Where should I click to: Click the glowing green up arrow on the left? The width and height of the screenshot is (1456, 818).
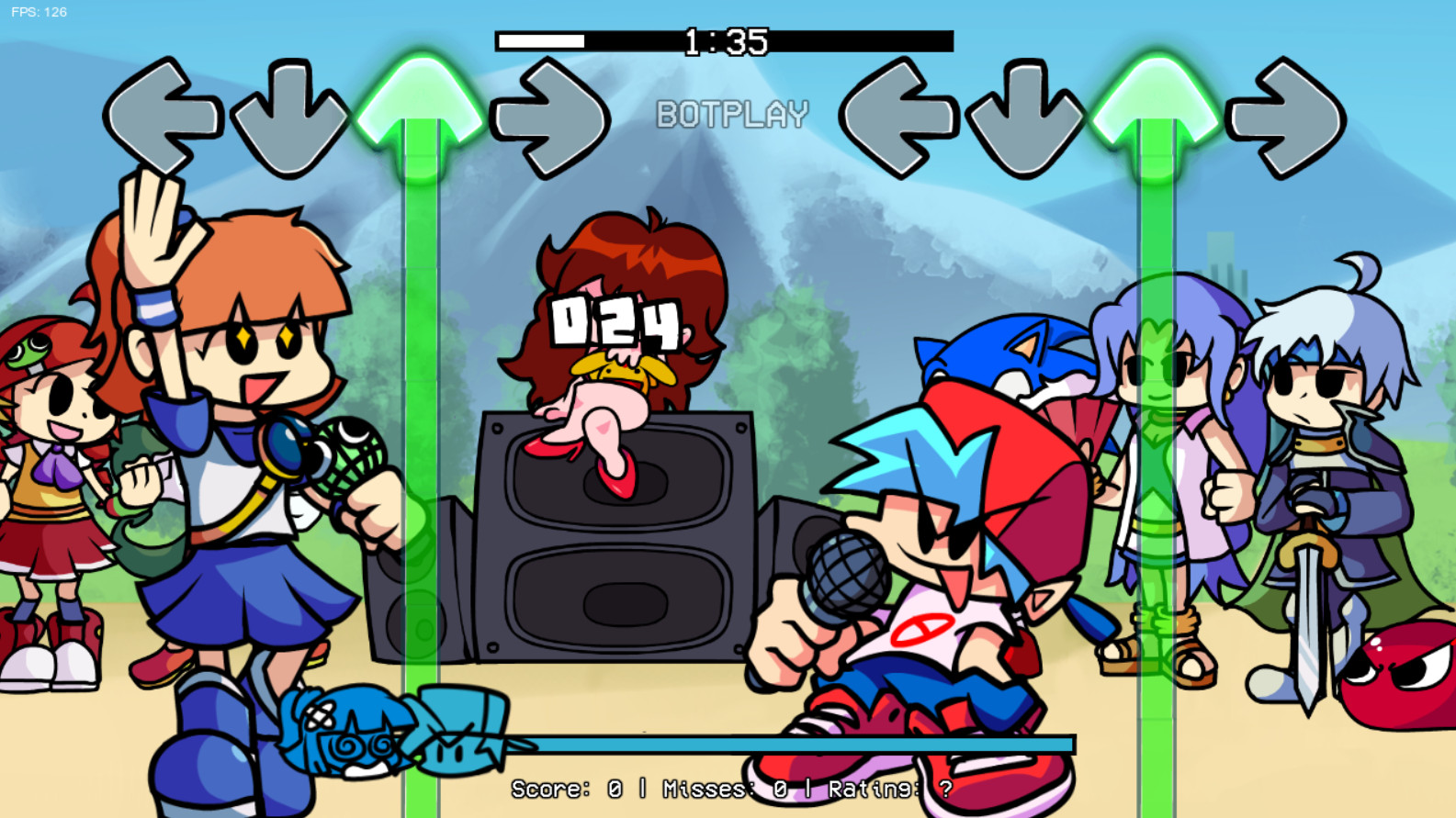[x=422, y=110]
